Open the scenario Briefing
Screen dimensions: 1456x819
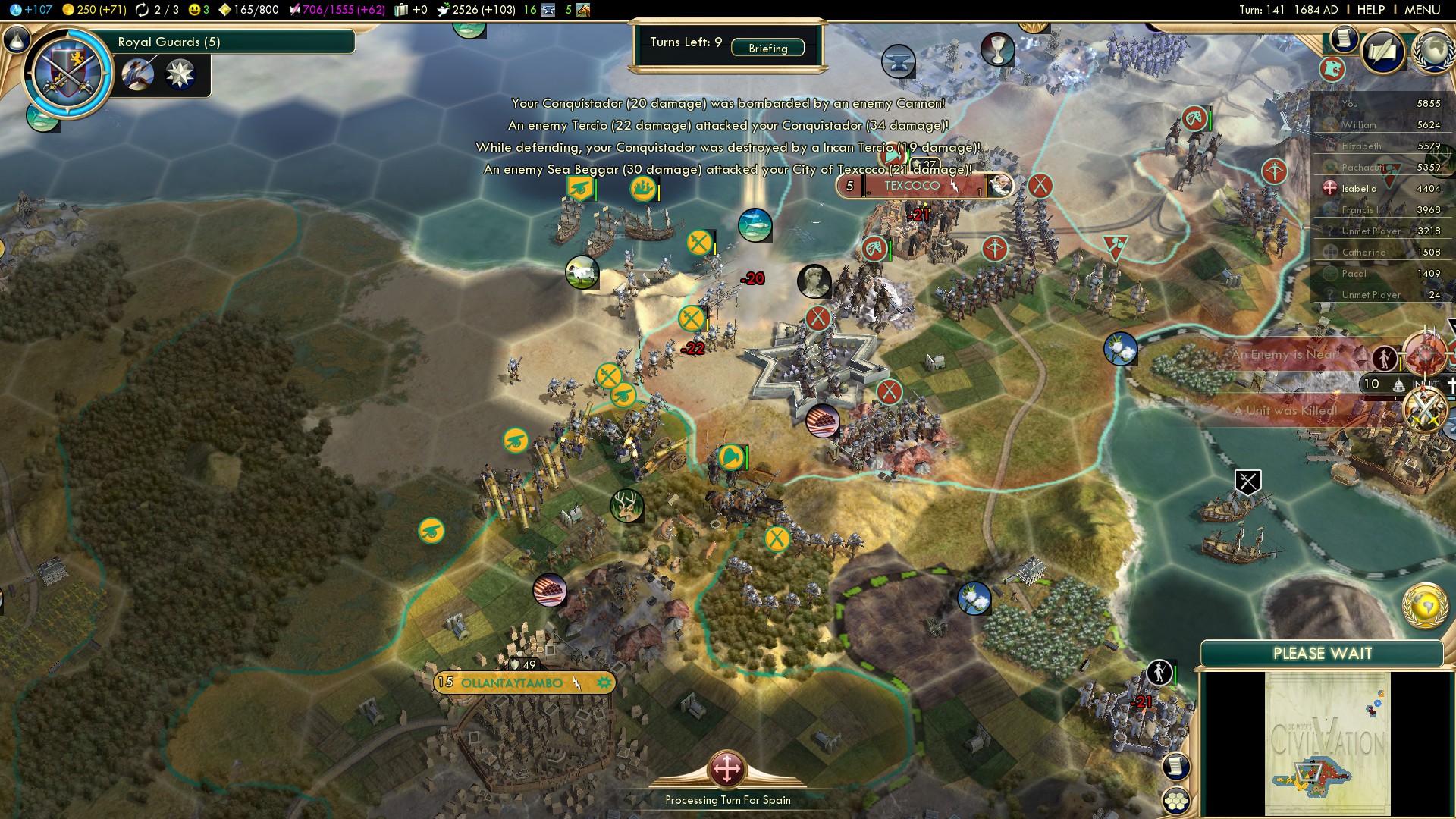coord(767,48)
